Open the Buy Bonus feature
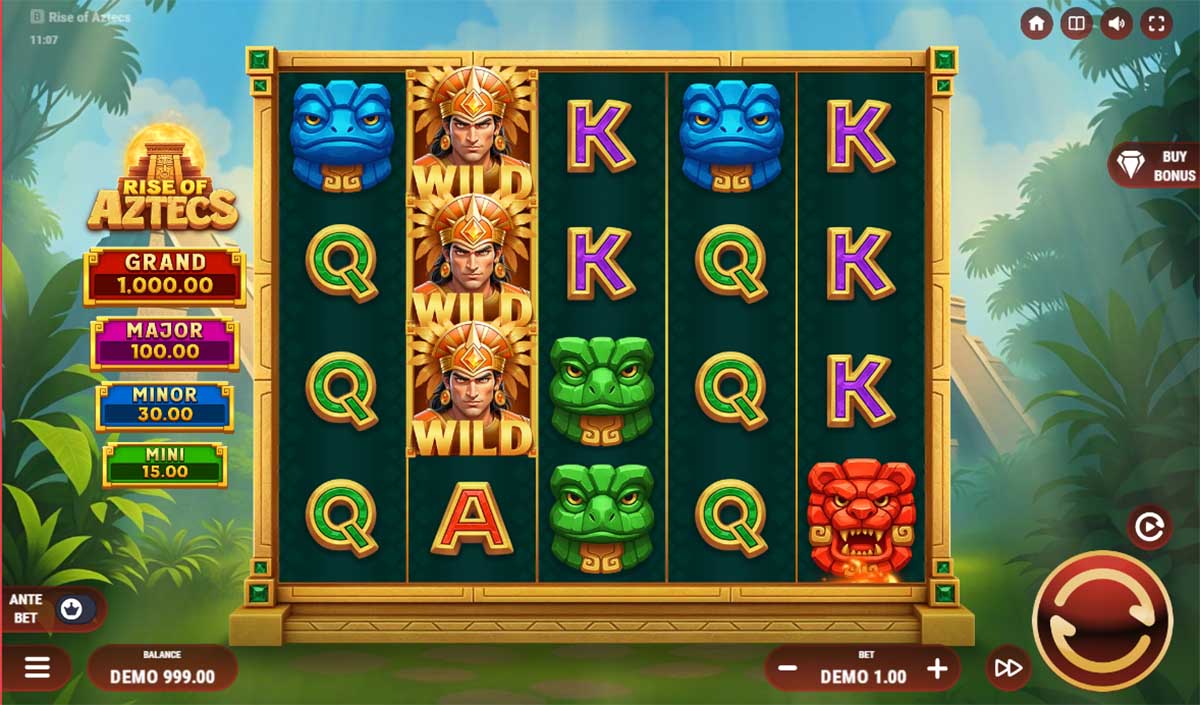 tap(1155, 165)
